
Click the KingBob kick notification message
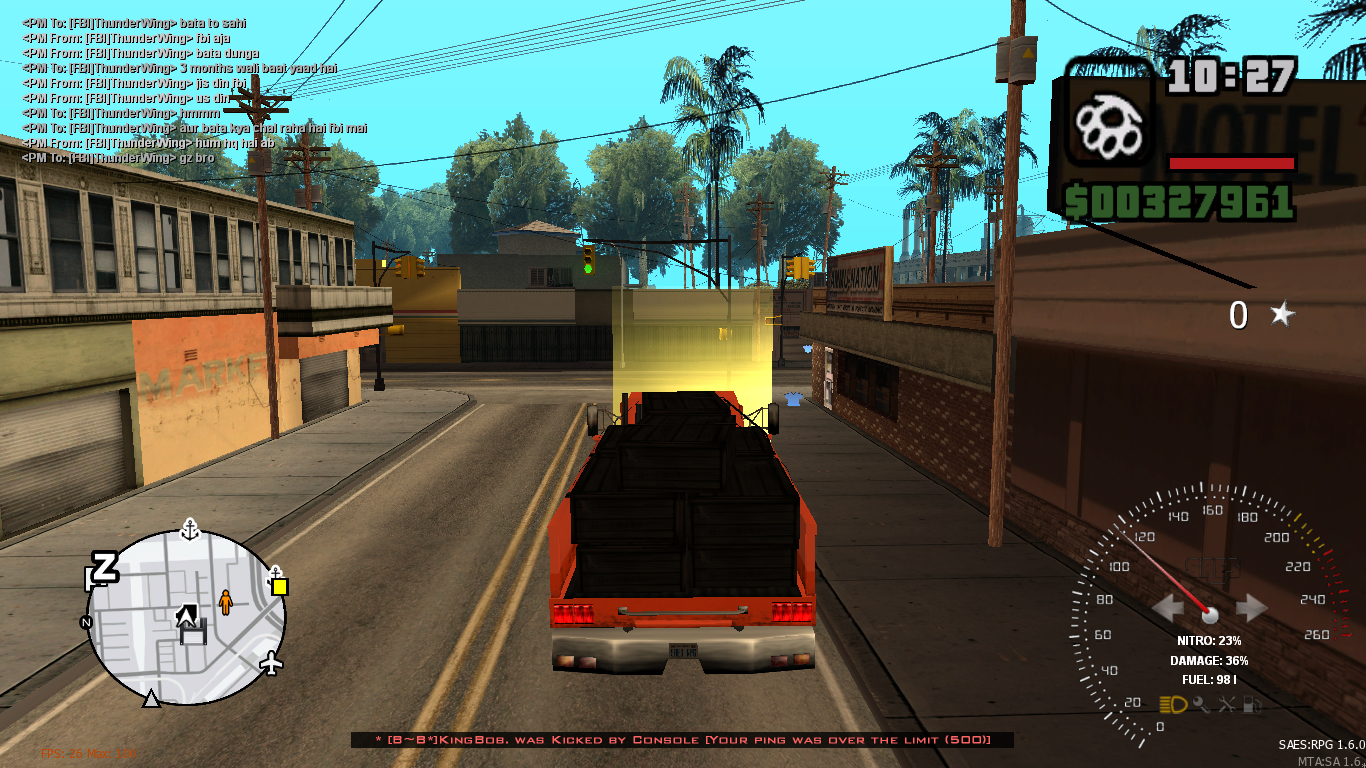(683, 741)
